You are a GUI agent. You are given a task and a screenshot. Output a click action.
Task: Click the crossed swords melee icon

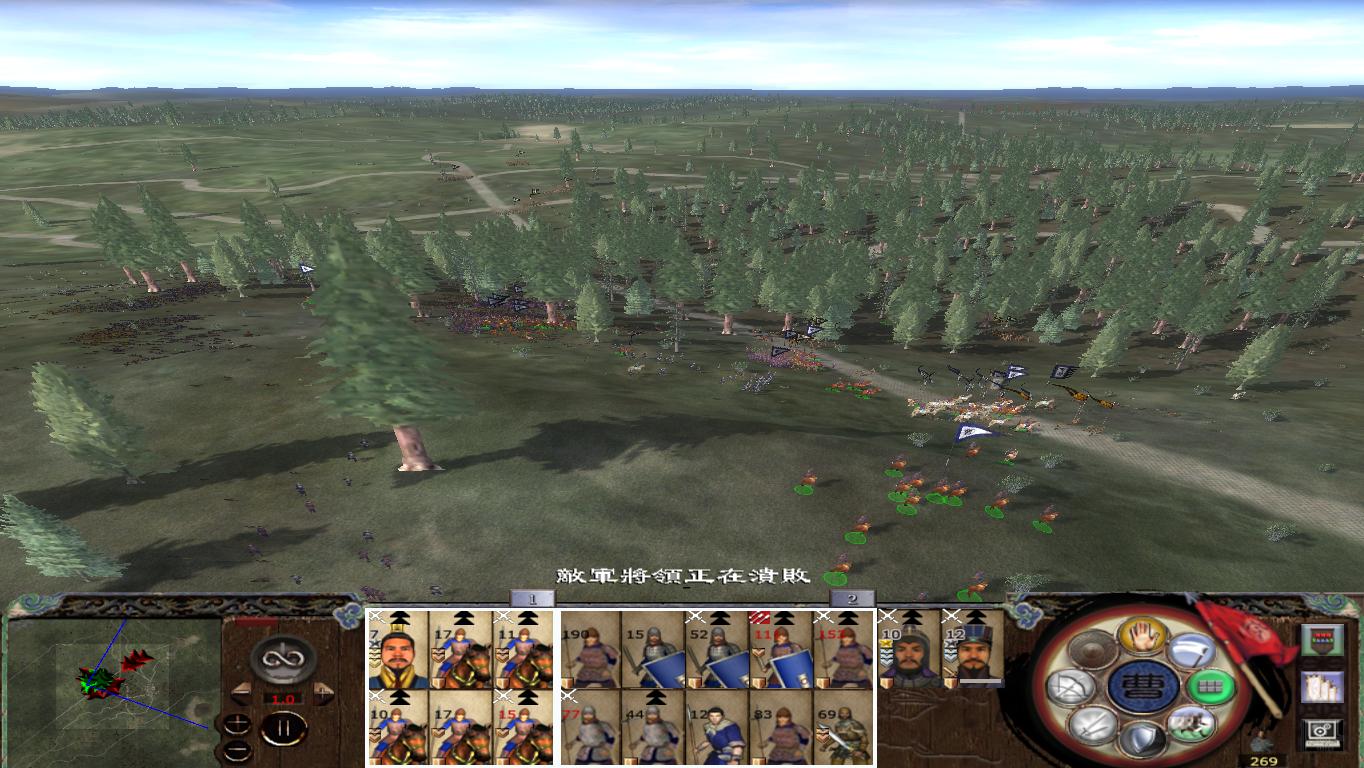coord(1095,724)
